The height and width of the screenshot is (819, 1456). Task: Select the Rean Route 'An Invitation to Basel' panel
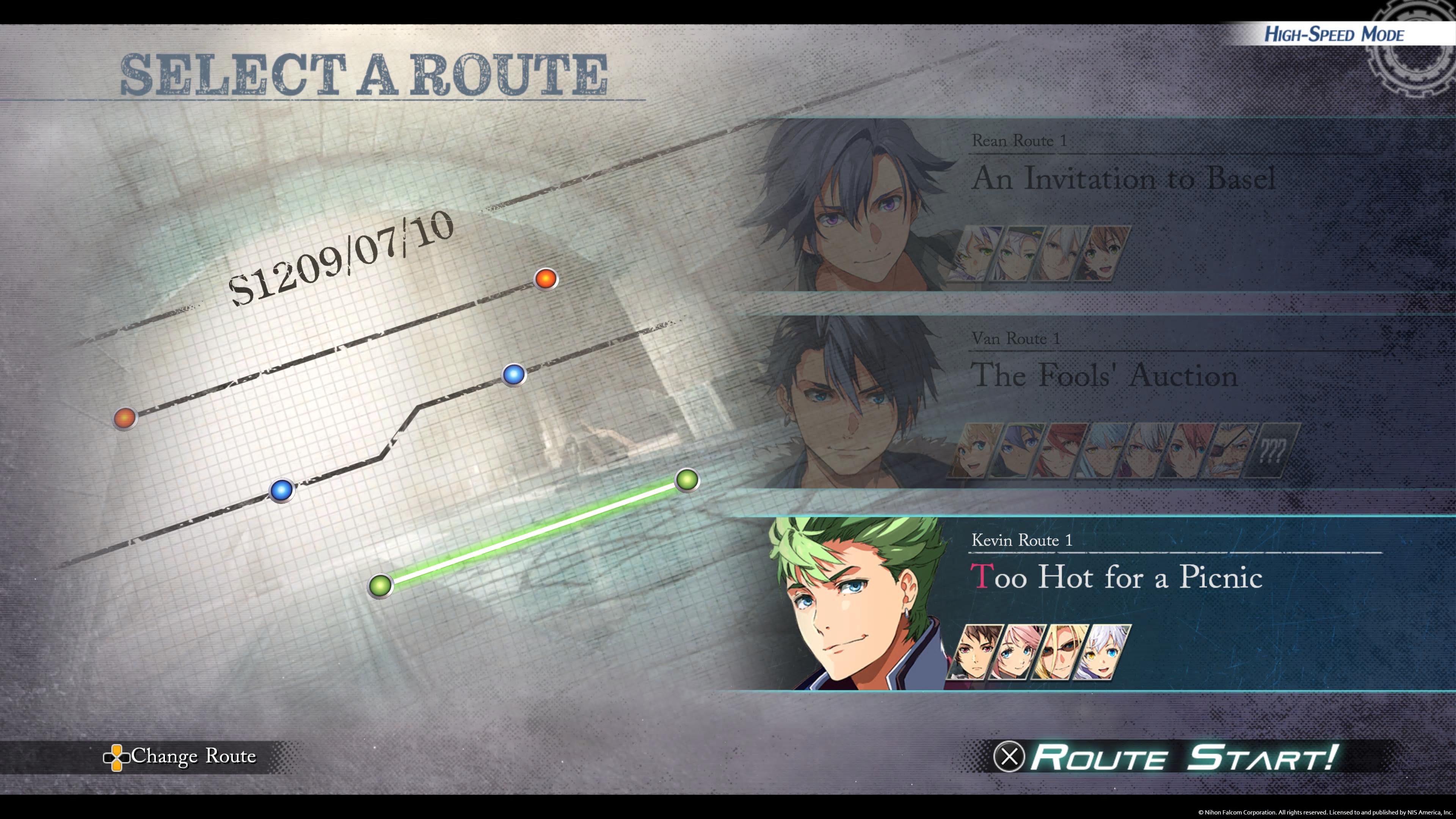click(1125, 180)
